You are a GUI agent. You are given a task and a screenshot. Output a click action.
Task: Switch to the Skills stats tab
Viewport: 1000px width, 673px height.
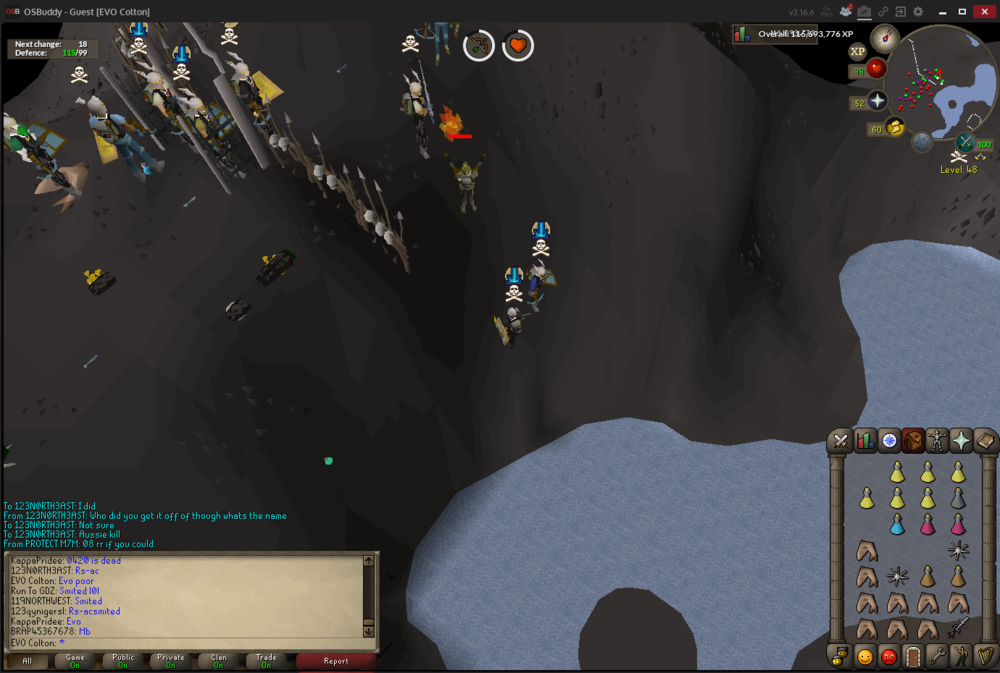pyautogui.click(x=865, y=440)
